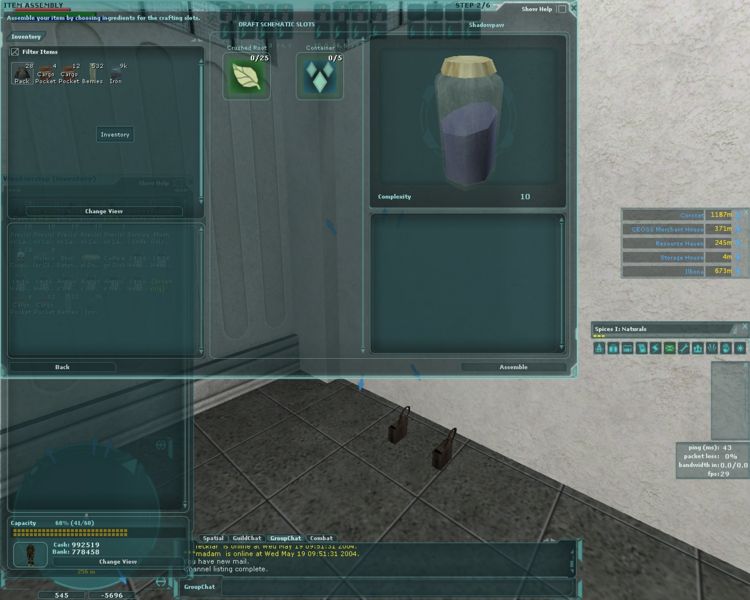Image resolution: width=750 pixels, height=600 pixels.
Task: Close the Spices I: Naturals window
Action: (x=743, y=328)
